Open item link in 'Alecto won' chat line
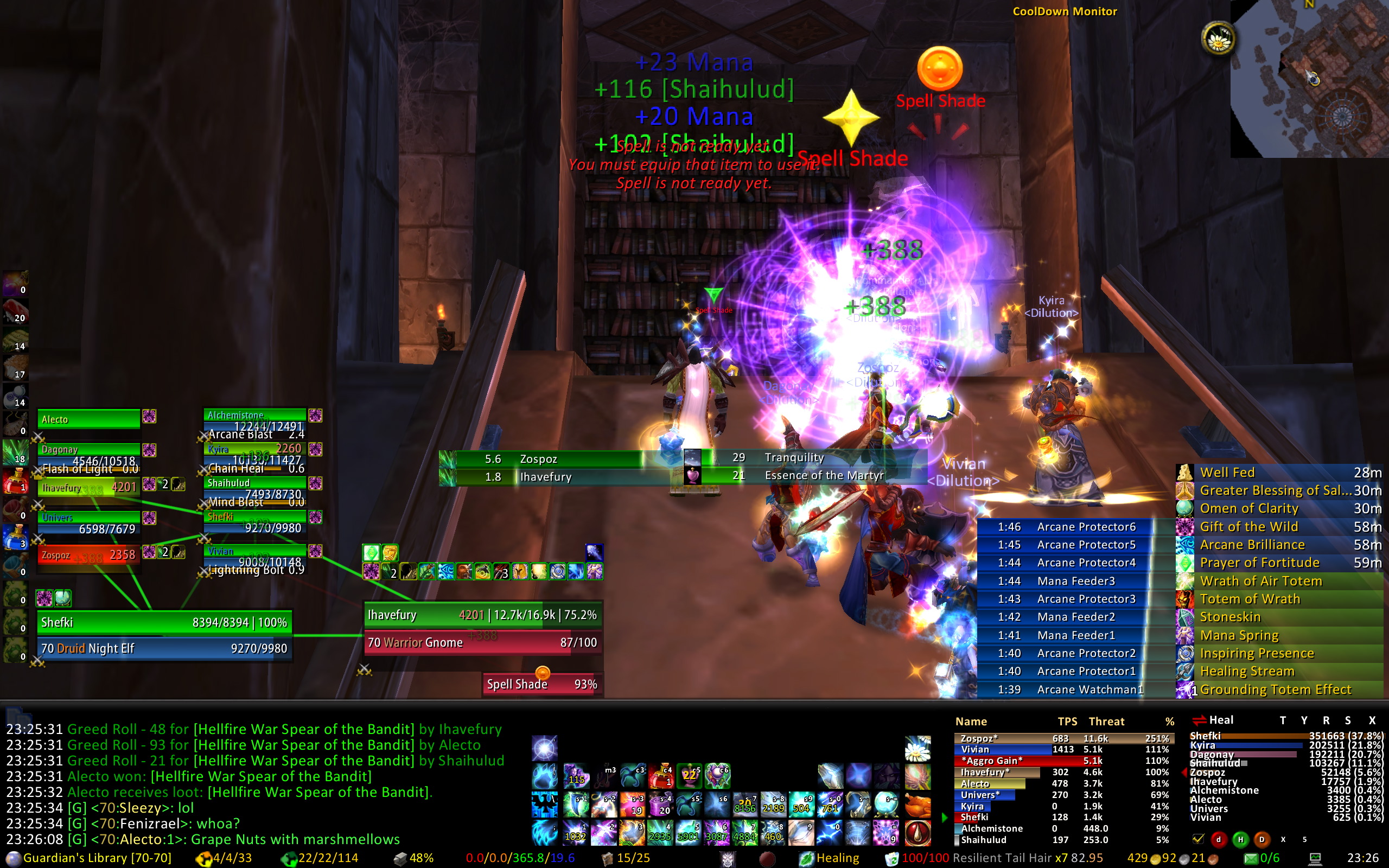The image size is (1389, 868). tap(260, 776)
